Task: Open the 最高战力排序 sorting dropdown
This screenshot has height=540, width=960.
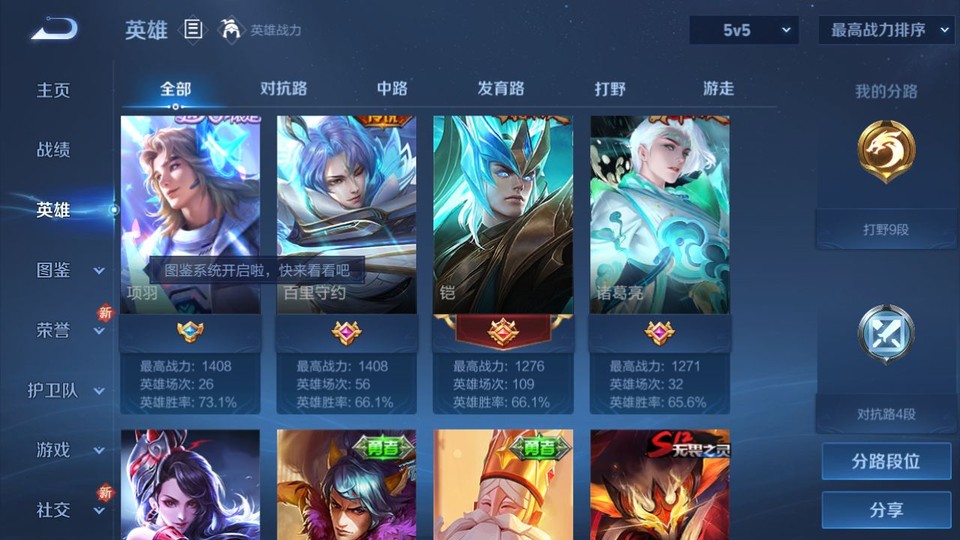Action: (x=886, y=30)
